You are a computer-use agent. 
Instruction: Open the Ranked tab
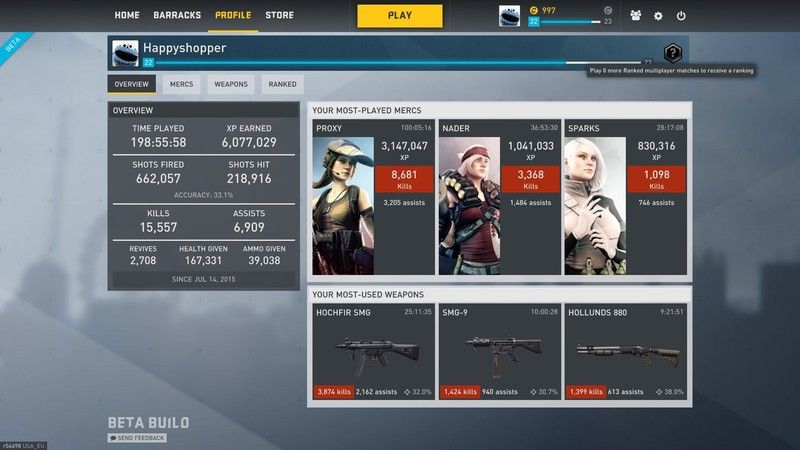point(282,85)
